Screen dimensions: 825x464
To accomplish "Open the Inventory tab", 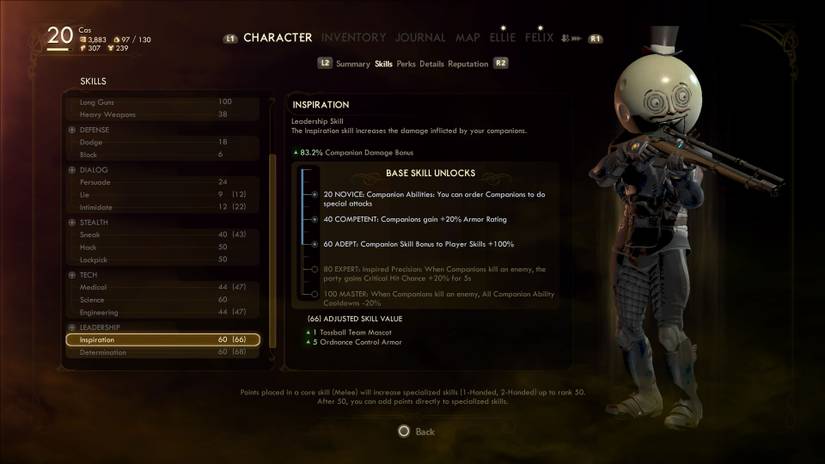I will (353, 38).
